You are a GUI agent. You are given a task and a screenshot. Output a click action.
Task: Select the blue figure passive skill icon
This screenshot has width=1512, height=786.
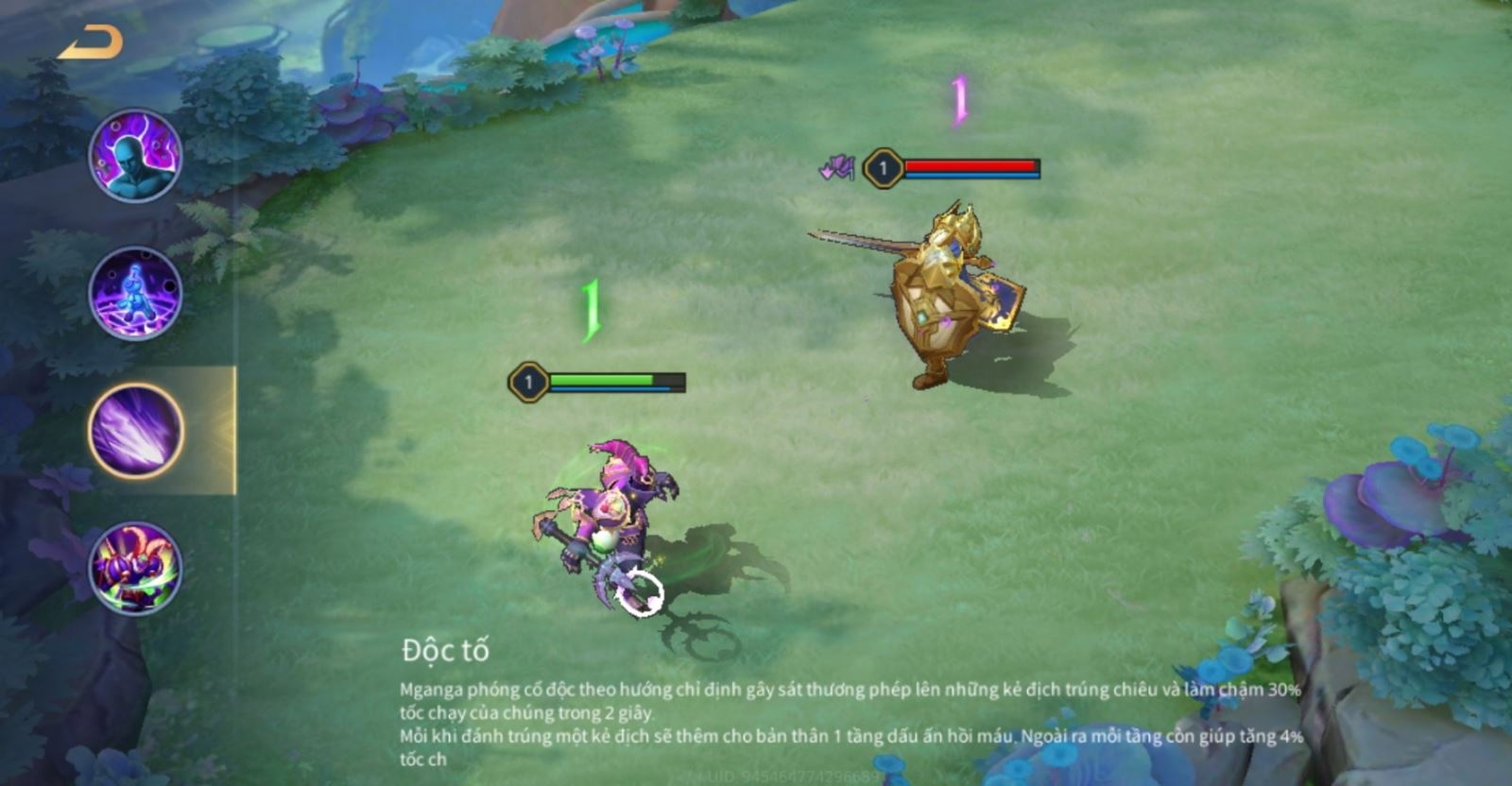point(135,156)
